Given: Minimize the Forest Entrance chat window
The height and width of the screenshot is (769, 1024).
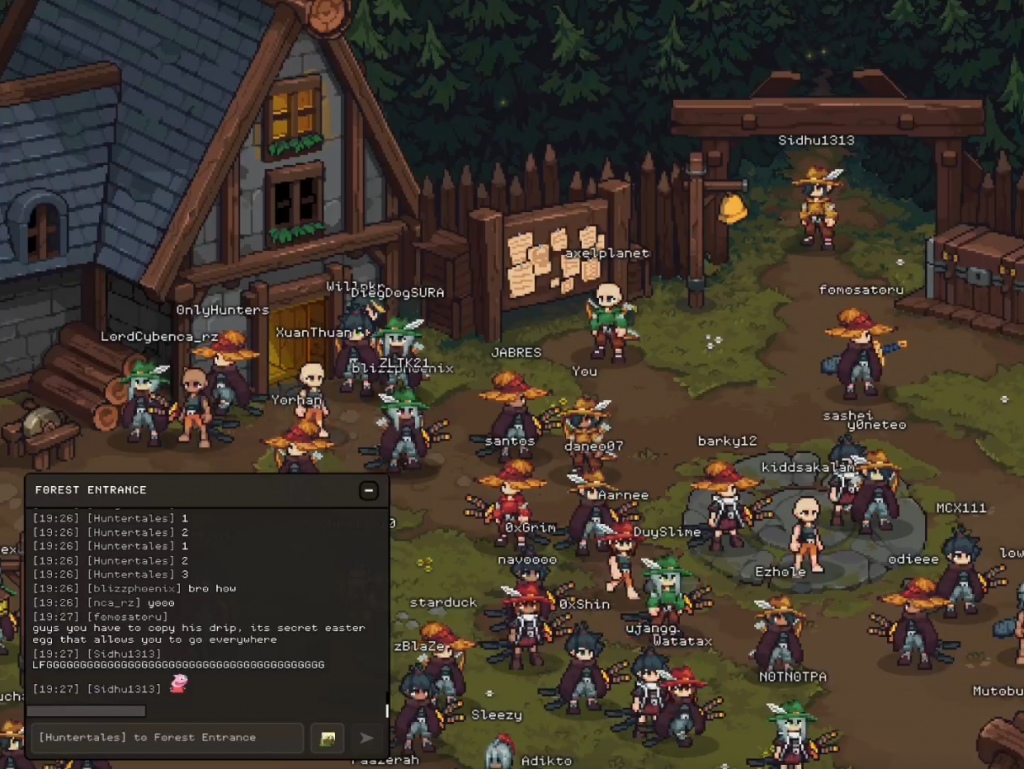Looking at the screenshot, I should 369,490.
